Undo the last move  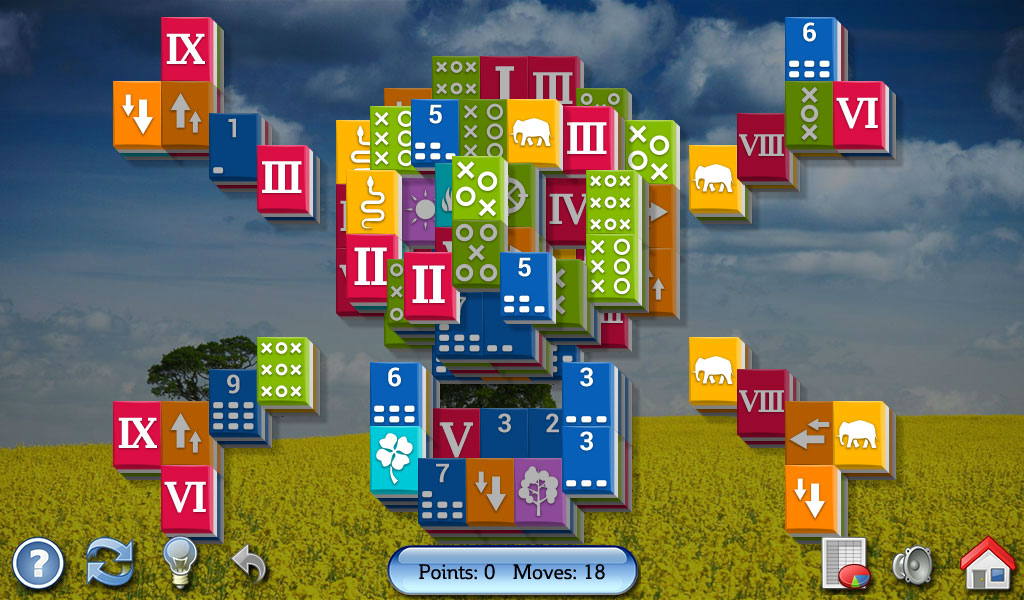click(249, 563)
